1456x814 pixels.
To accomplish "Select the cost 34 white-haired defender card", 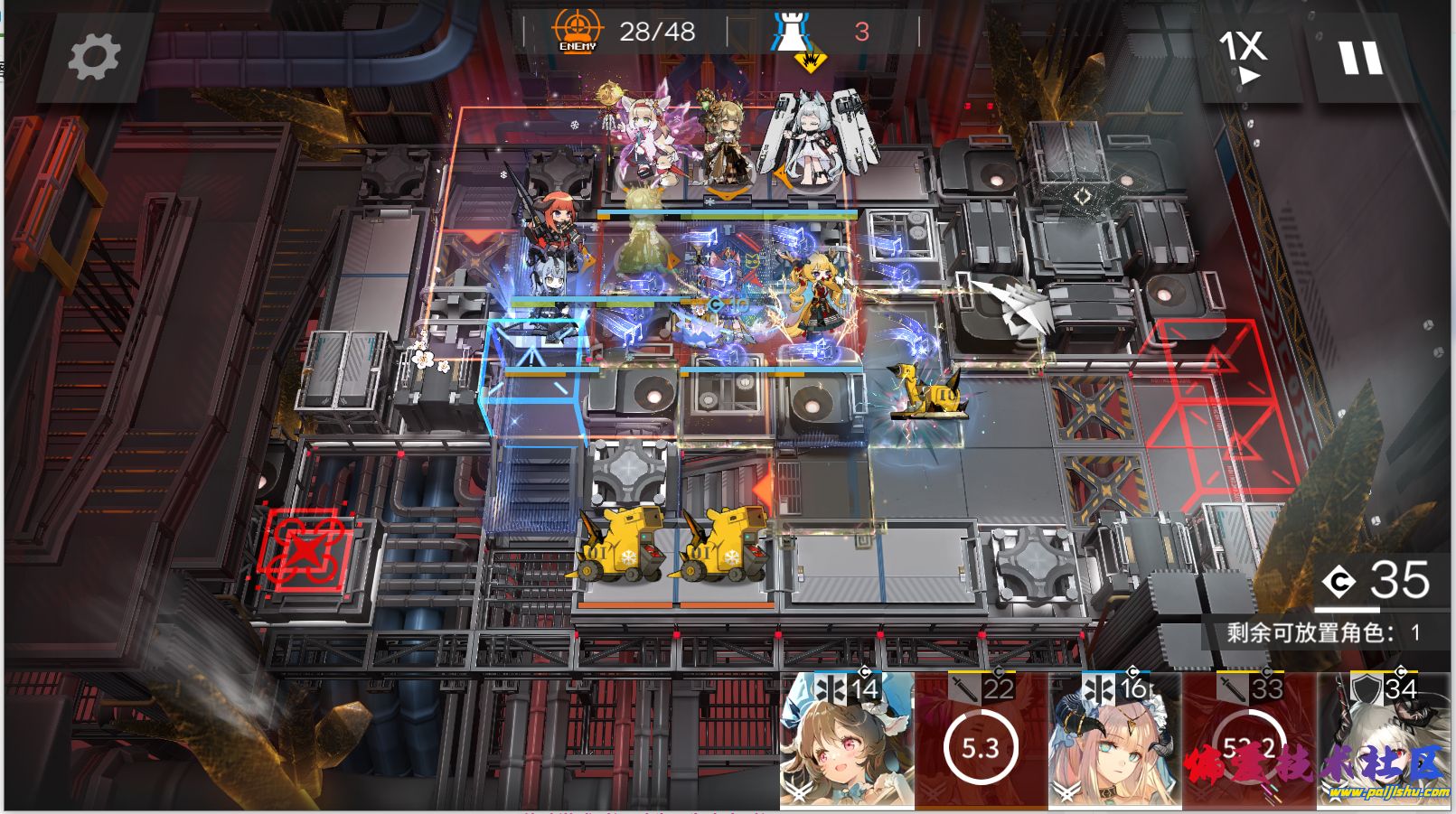I will coord(1384,743).
